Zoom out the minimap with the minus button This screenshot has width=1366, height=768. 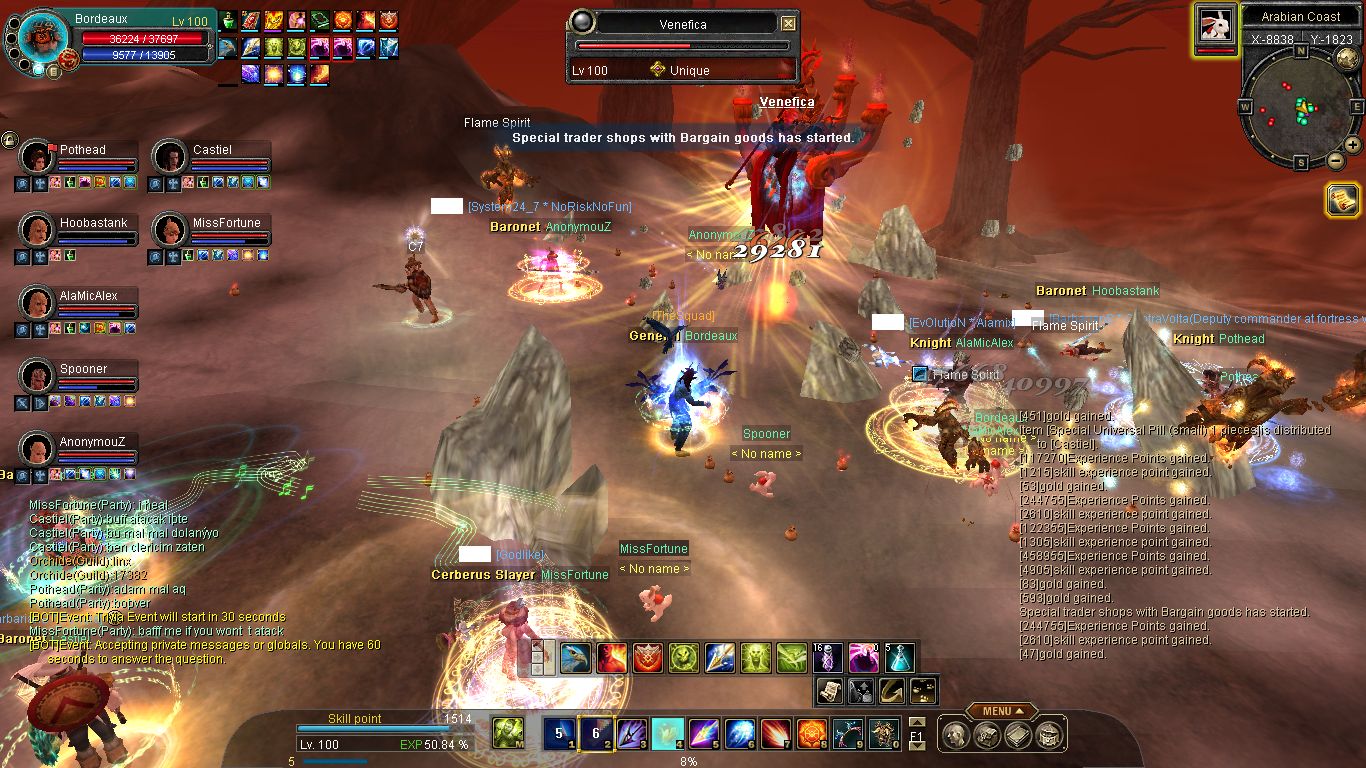click(1334, 160)
